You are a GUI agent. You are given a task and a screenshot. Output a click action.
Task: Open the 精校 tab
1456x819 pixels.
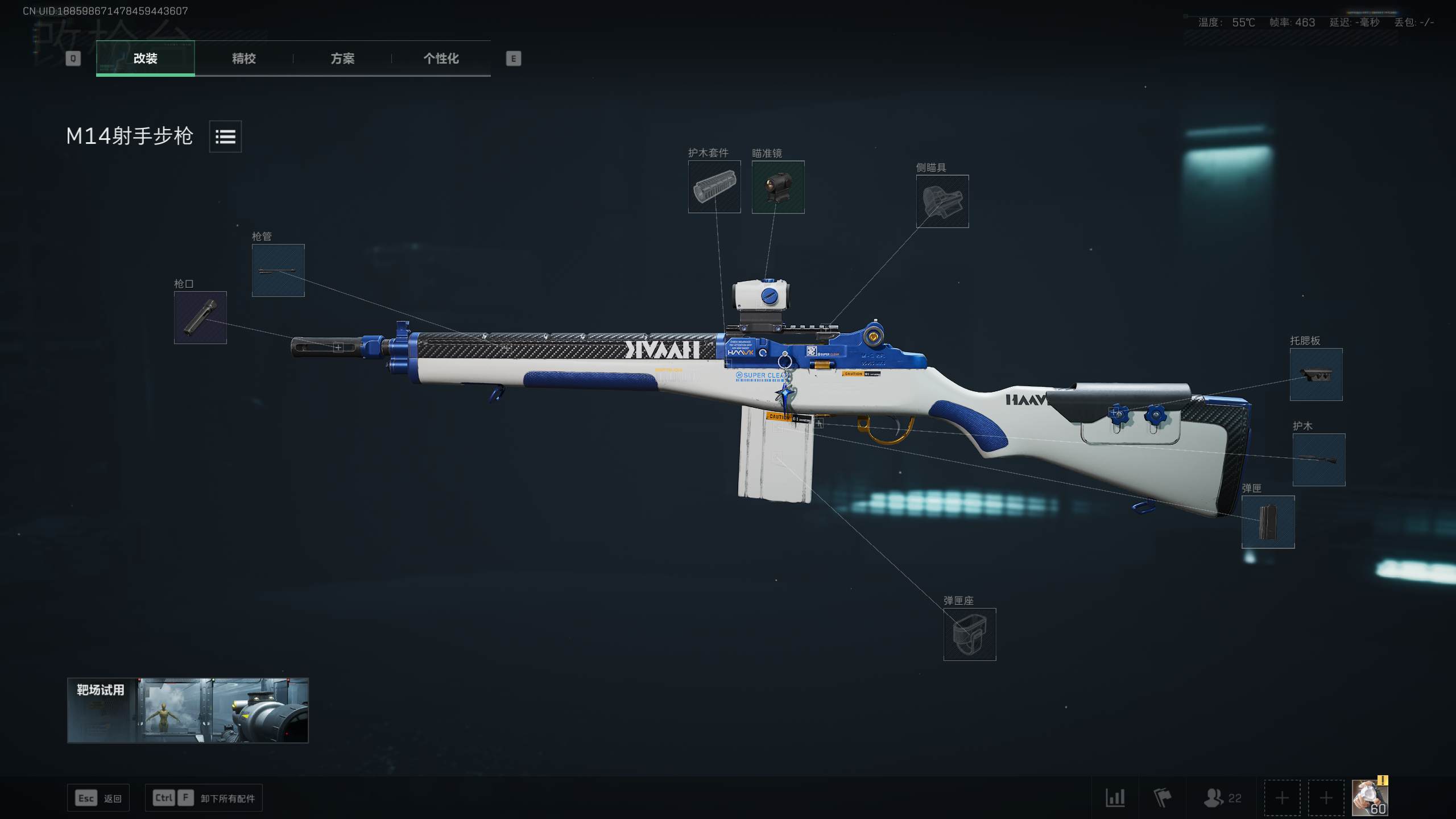[243, 58]
